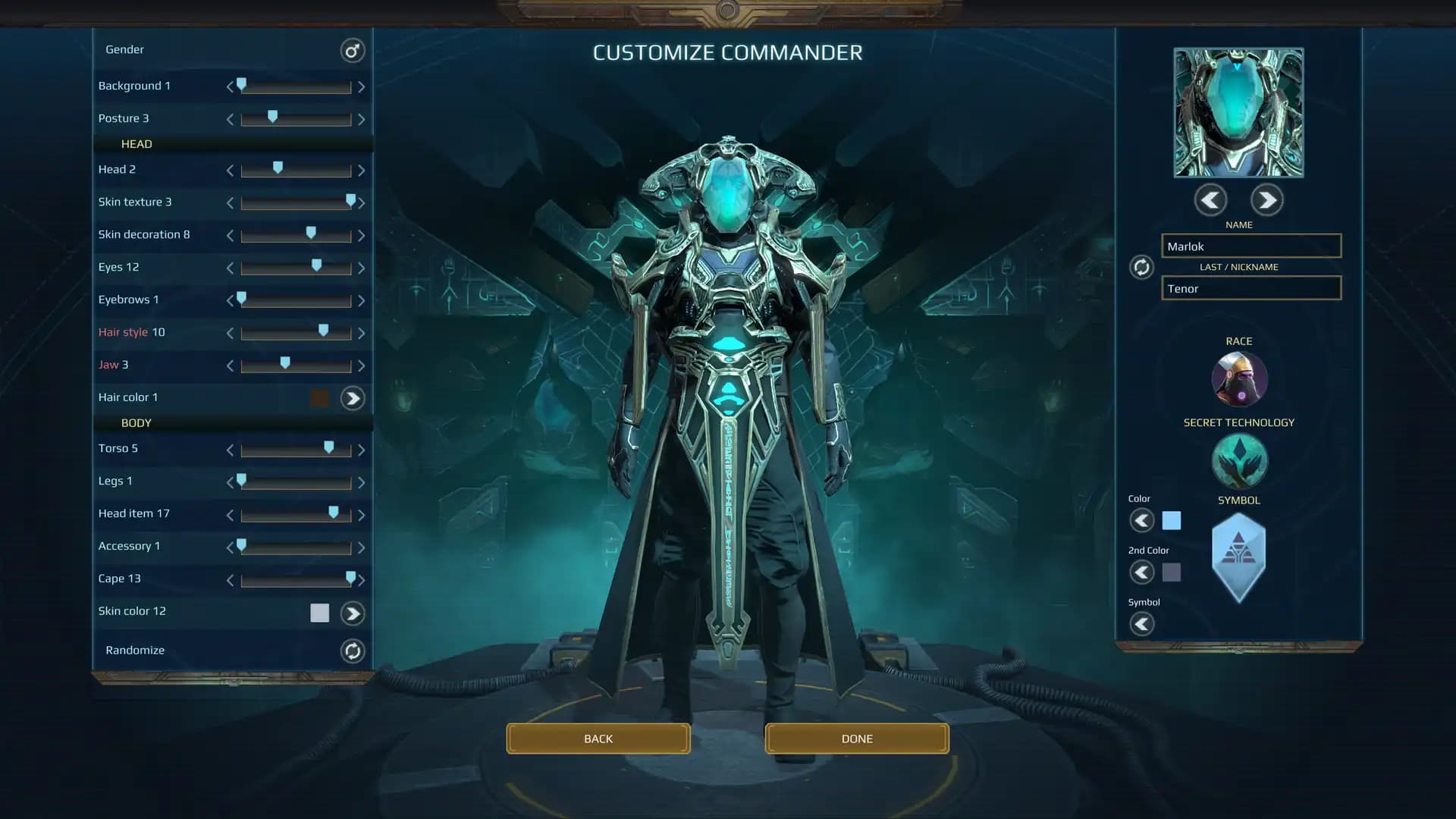Click the Randomize appearance icon
Screen dimensions: 1456x819
click(352, 651)
